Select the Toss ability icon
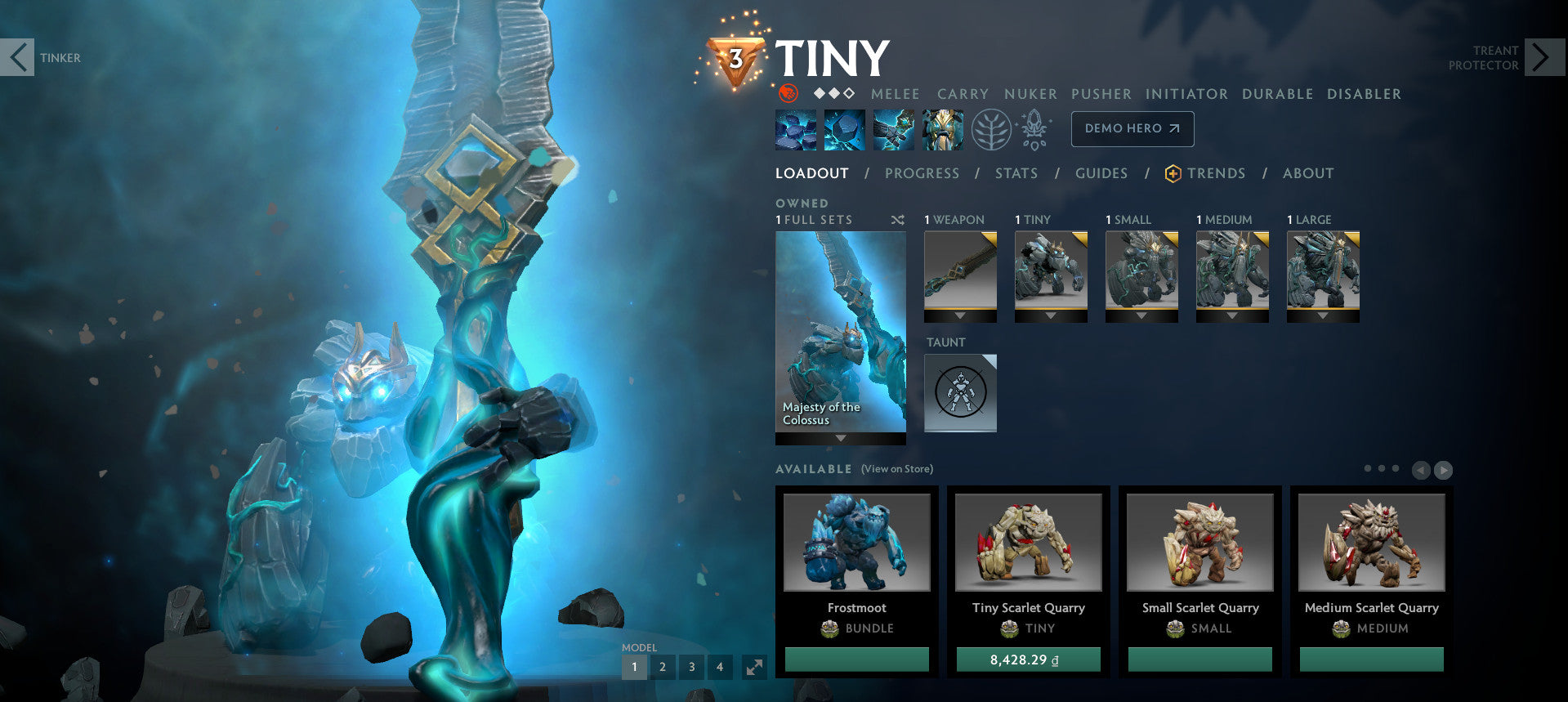The width and height of the screenshot is (1568, 702). (x=845, y=128)
